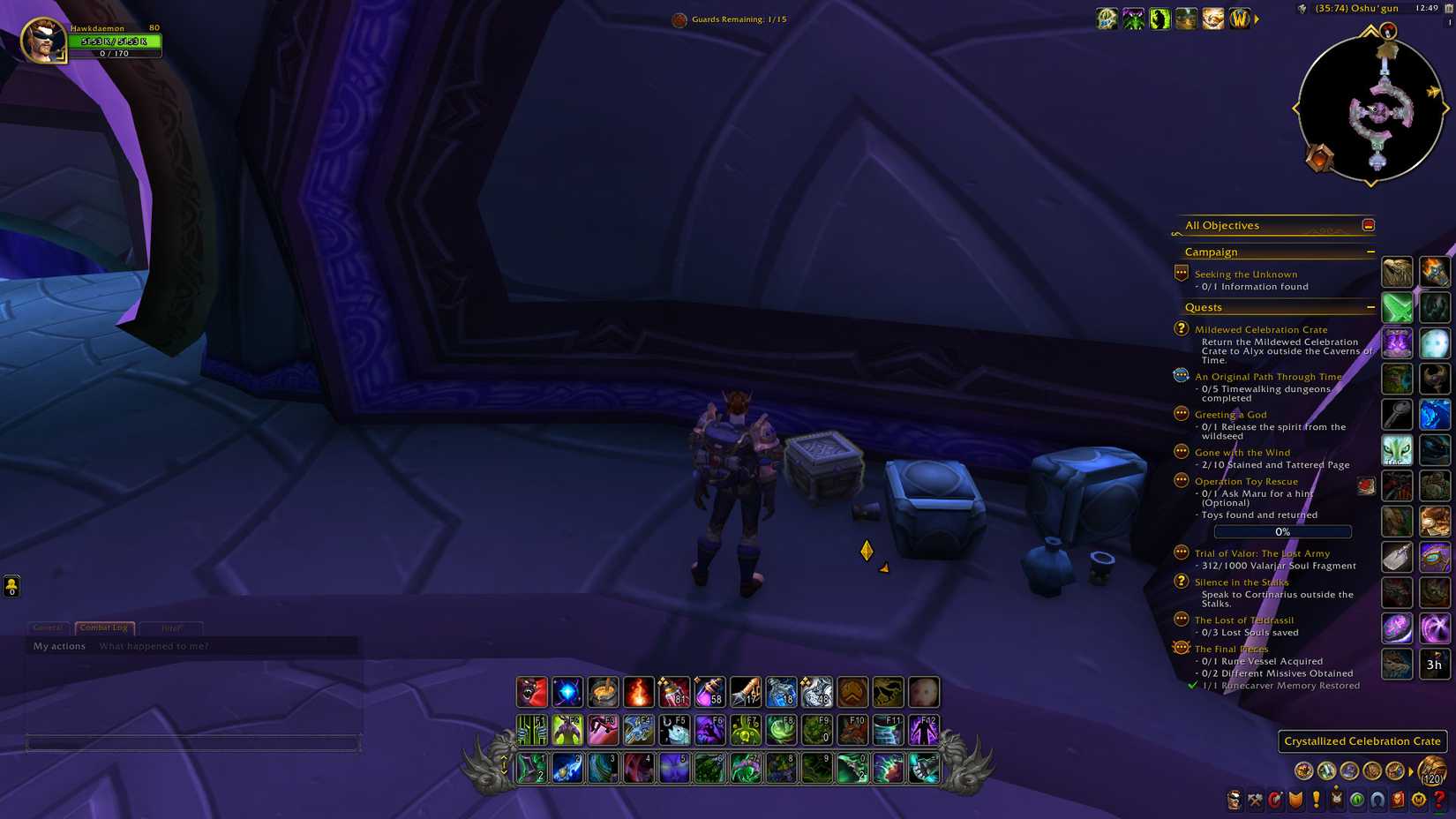Open Customer Support red question mark icon
Viewport: 1456px width, 819px height.
1442,800
